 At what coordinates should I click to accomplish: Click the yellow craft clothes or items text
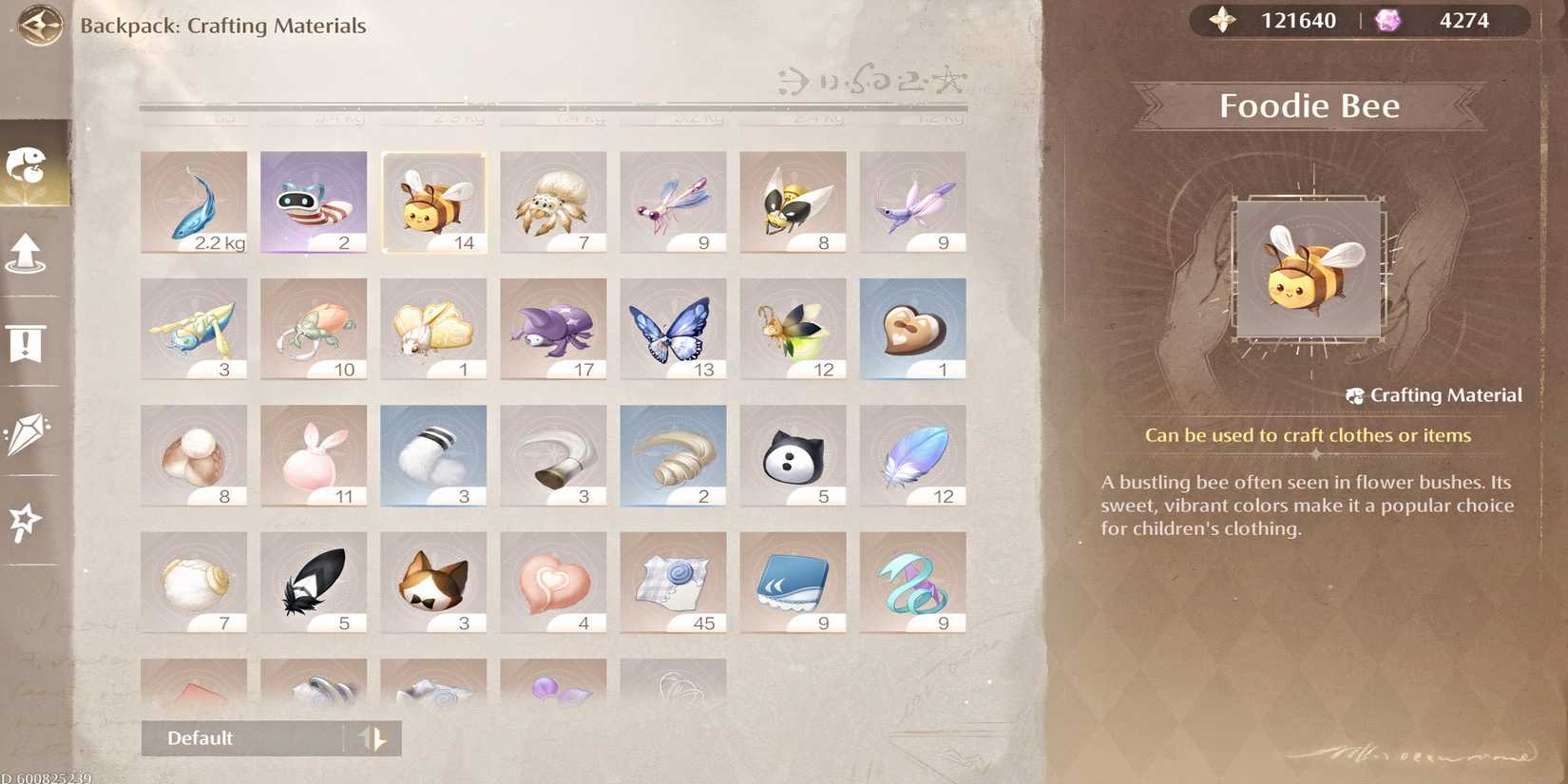pos(1309,434)
